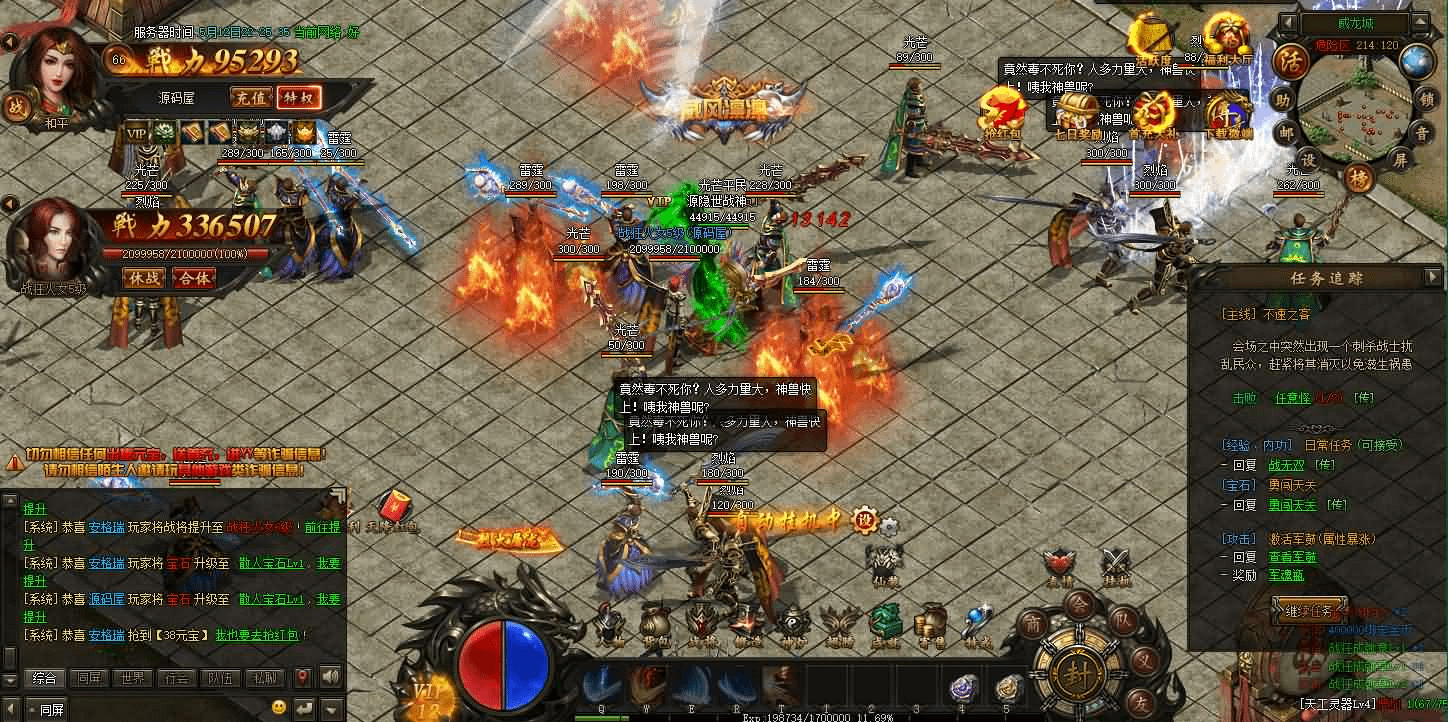Open the central 封 wheel button
Image resolution: width=1448 pixels, height=722 pixels.
coord(1077,668)
